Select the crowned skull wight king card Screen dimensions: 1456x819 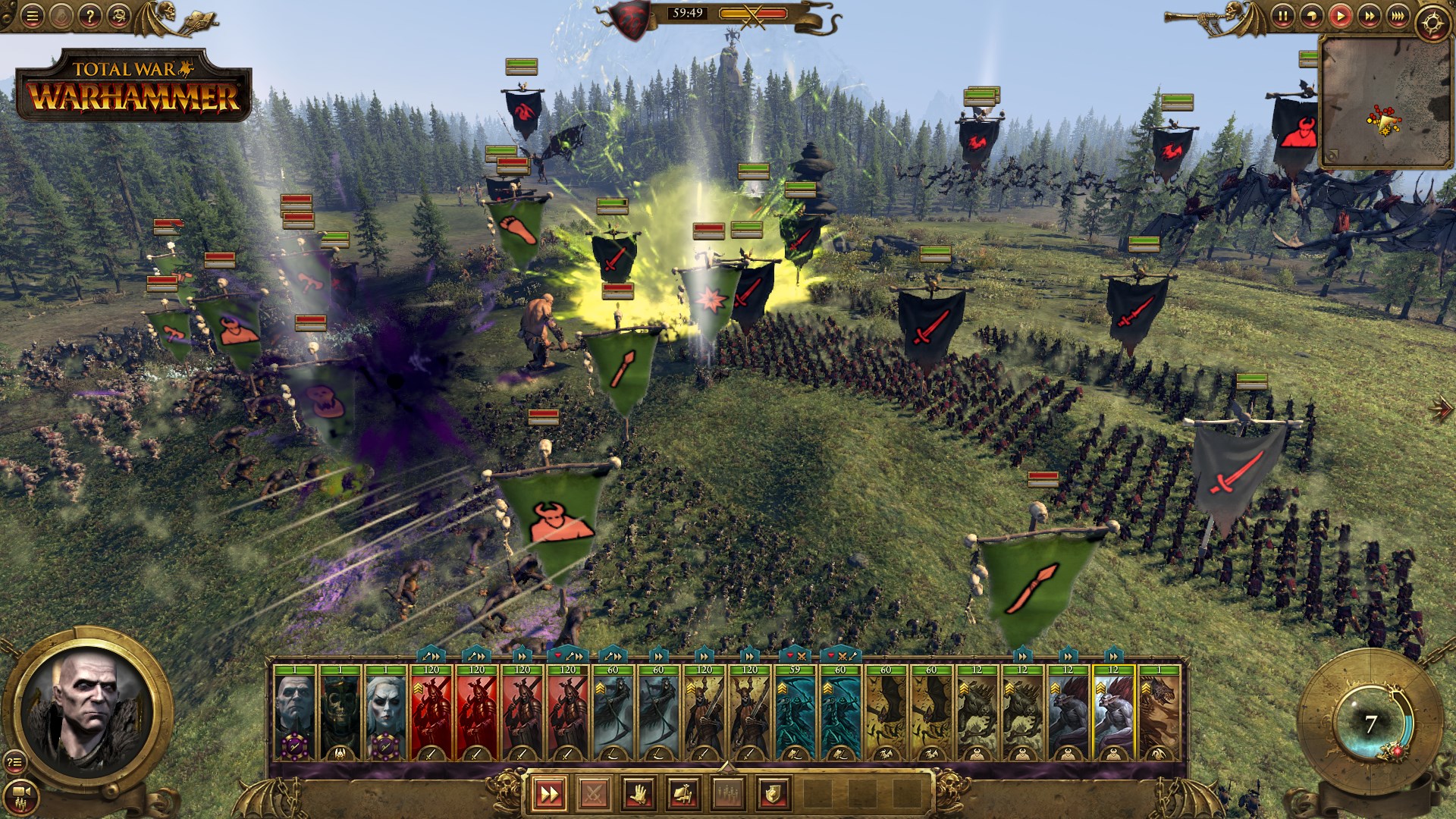340,711
